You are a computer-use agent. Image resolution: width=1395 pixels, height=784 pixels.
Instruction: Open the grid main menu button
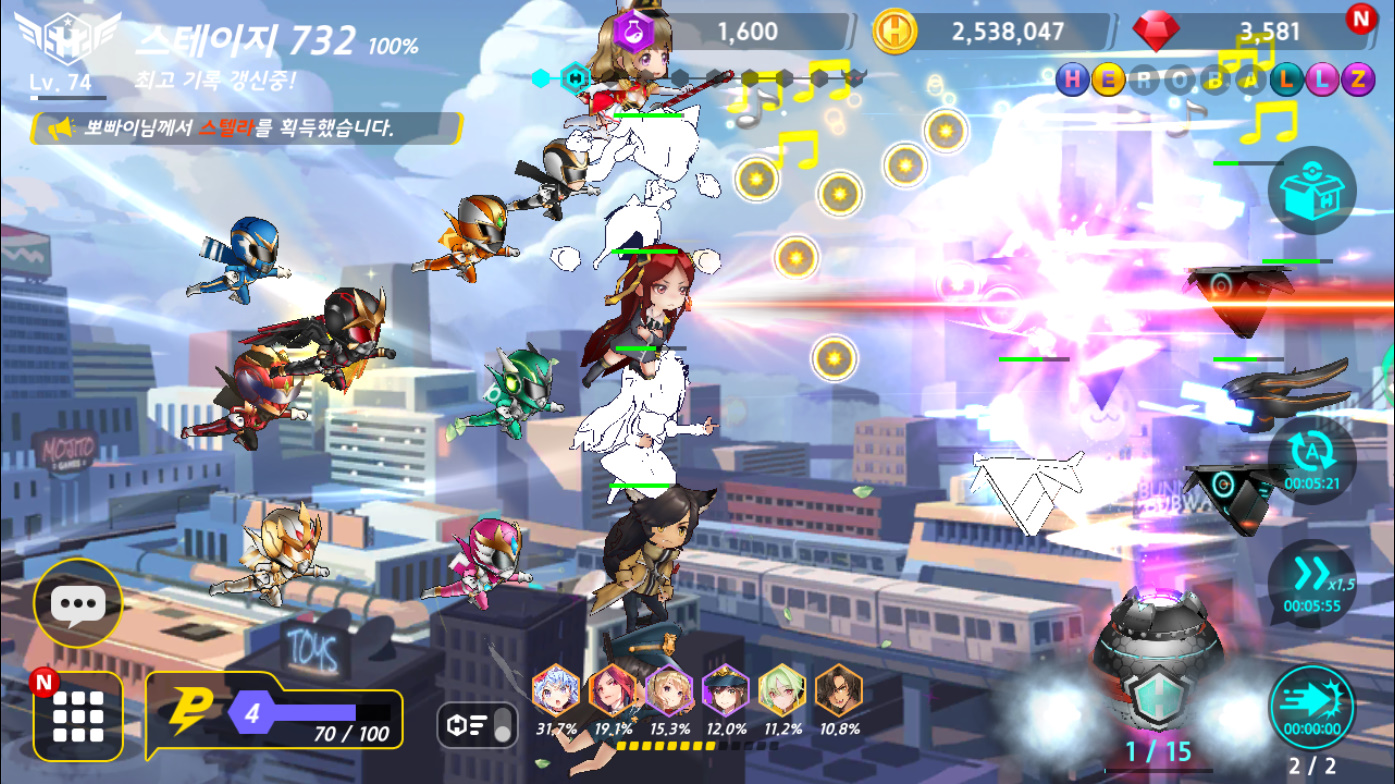click(78, 717)
